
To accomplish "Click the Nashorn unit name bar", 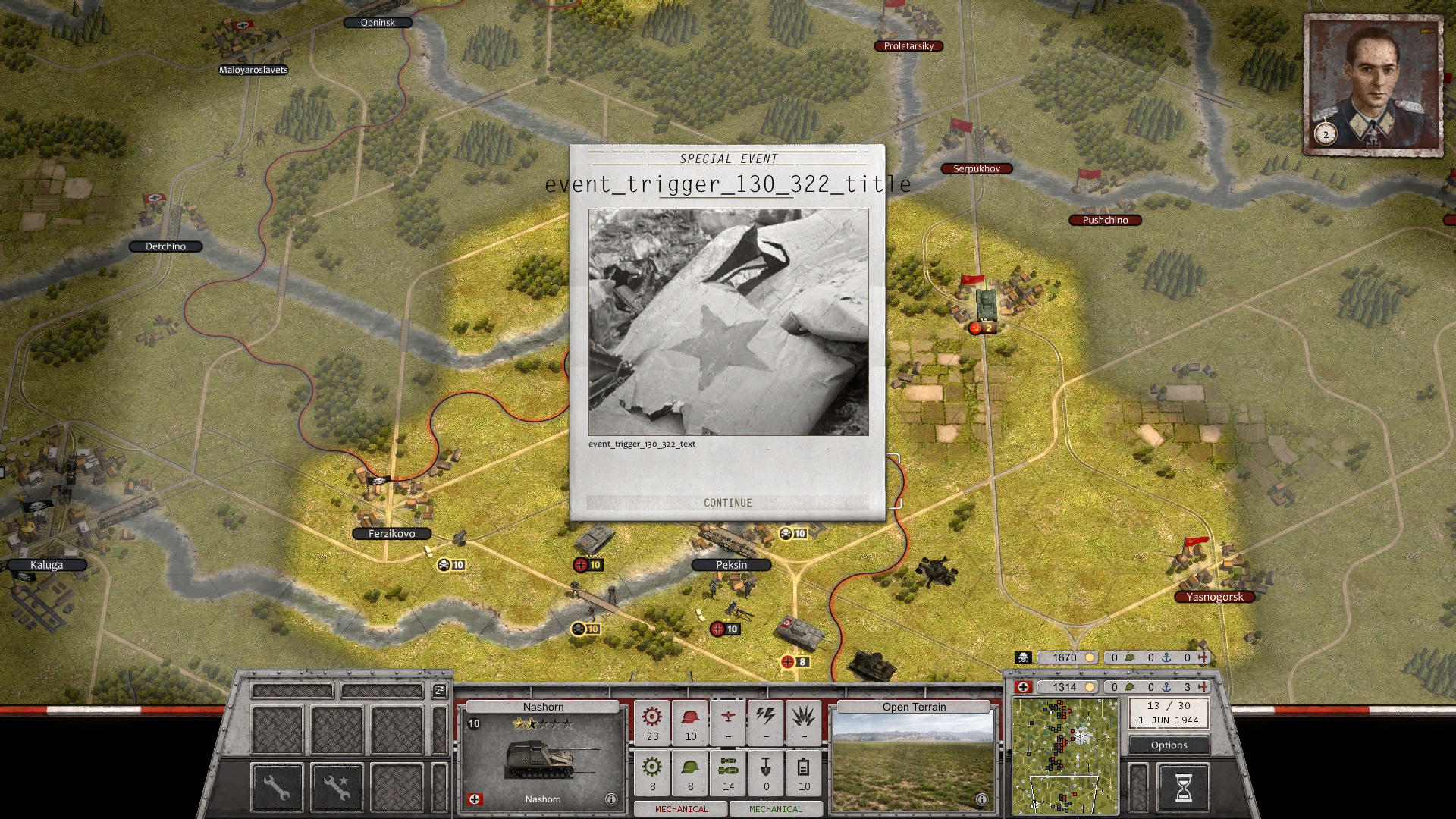I will coord(543,706).
